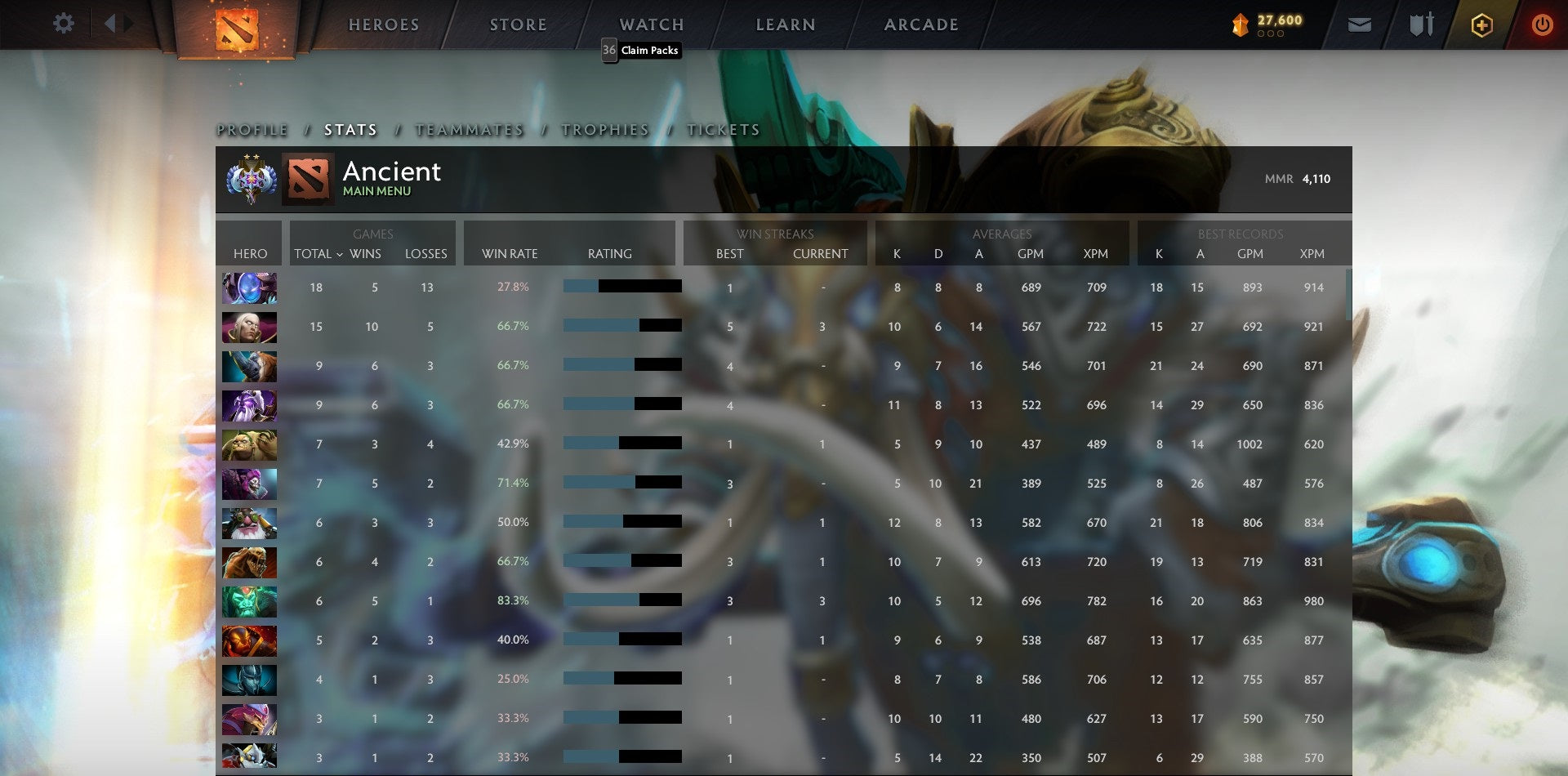1568x776 pixels.
Task: Click the back navigation arrow beside settings
Action: point(112,24)
